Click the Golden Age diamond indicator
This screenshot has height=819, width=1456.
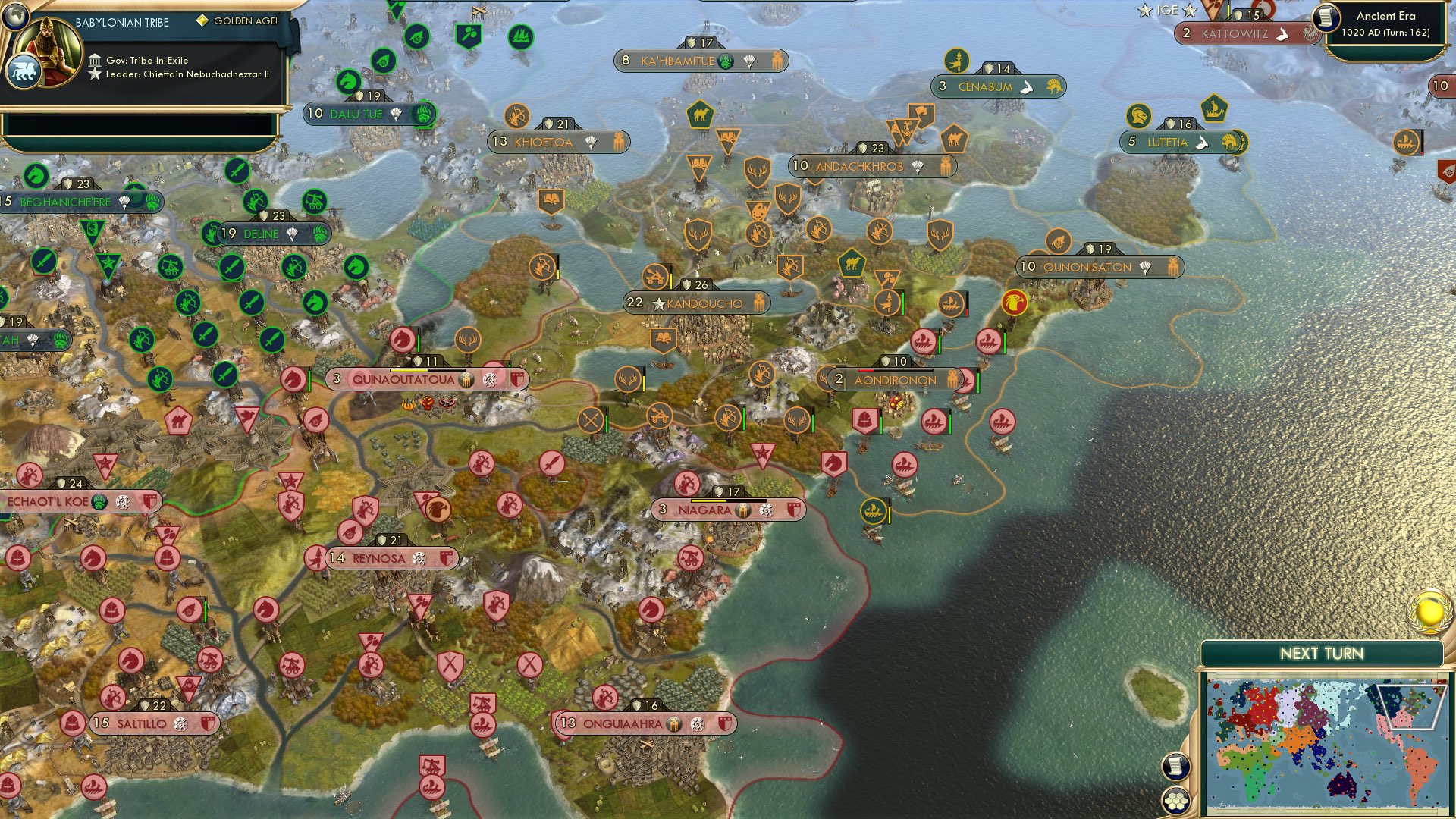202,22
